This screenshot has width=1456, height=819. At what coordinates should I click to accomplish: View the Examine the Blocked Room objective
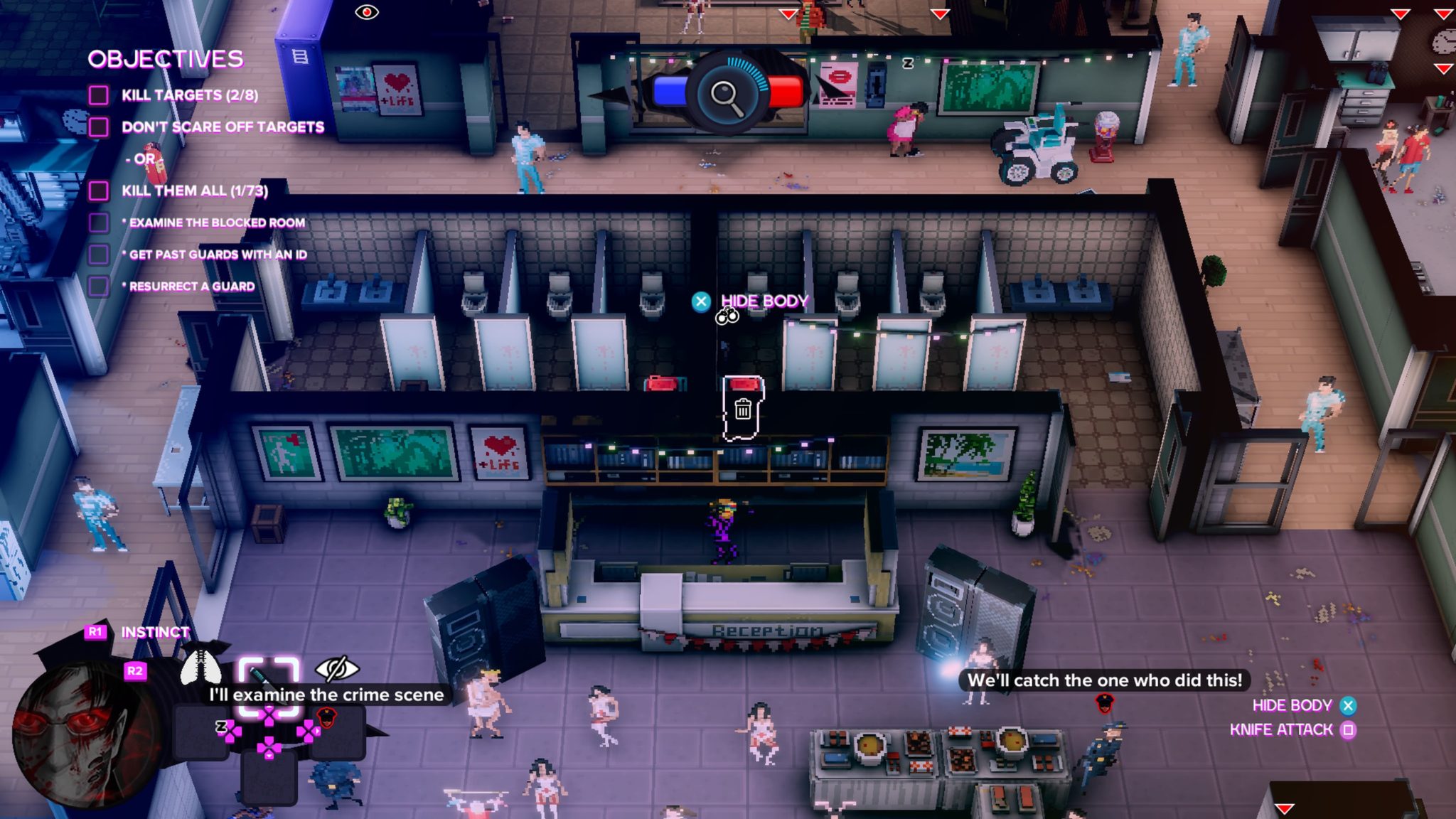[216, 223]
